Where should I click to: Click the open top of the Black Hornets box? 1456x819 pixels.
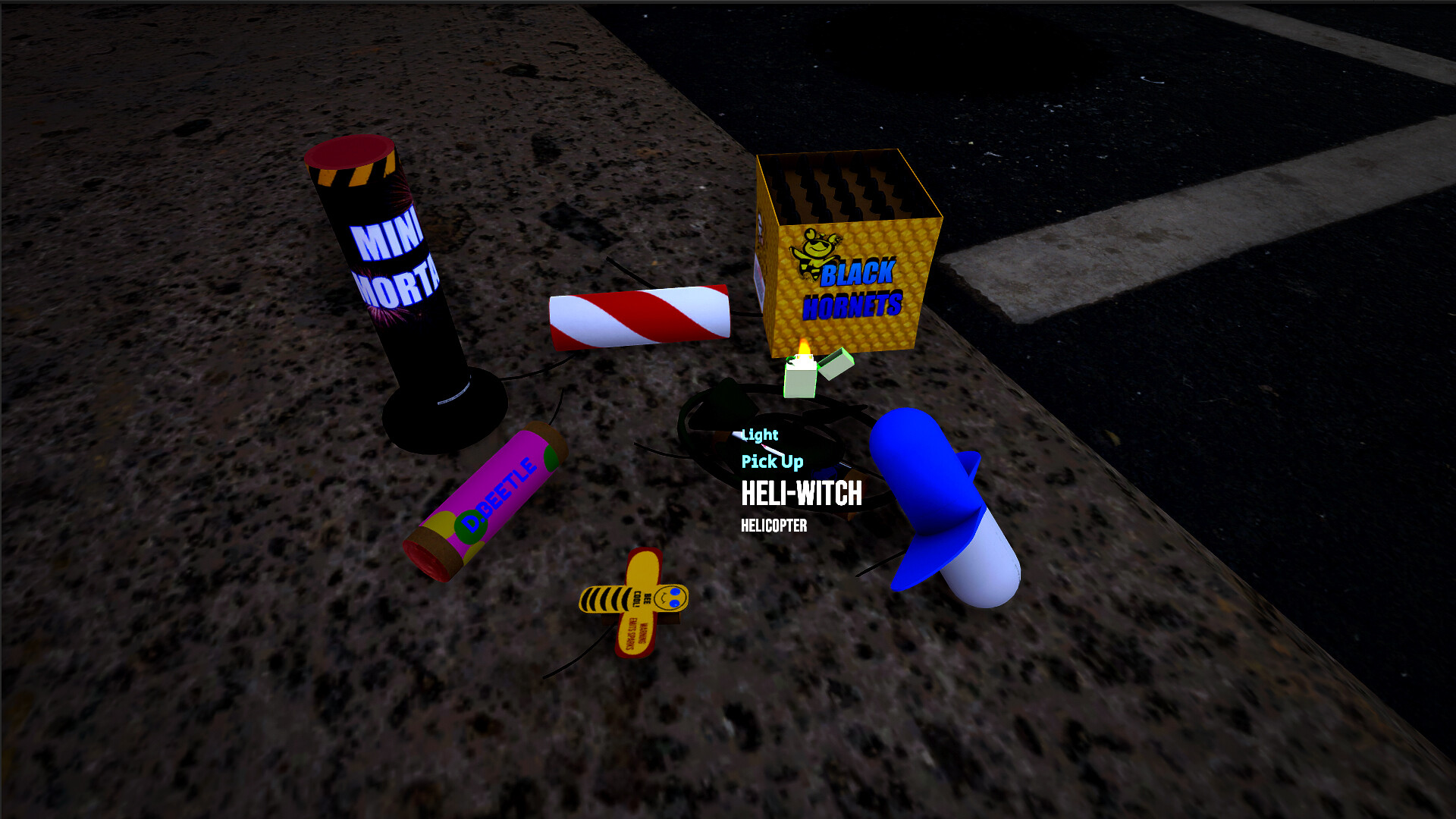pos(842,190)
